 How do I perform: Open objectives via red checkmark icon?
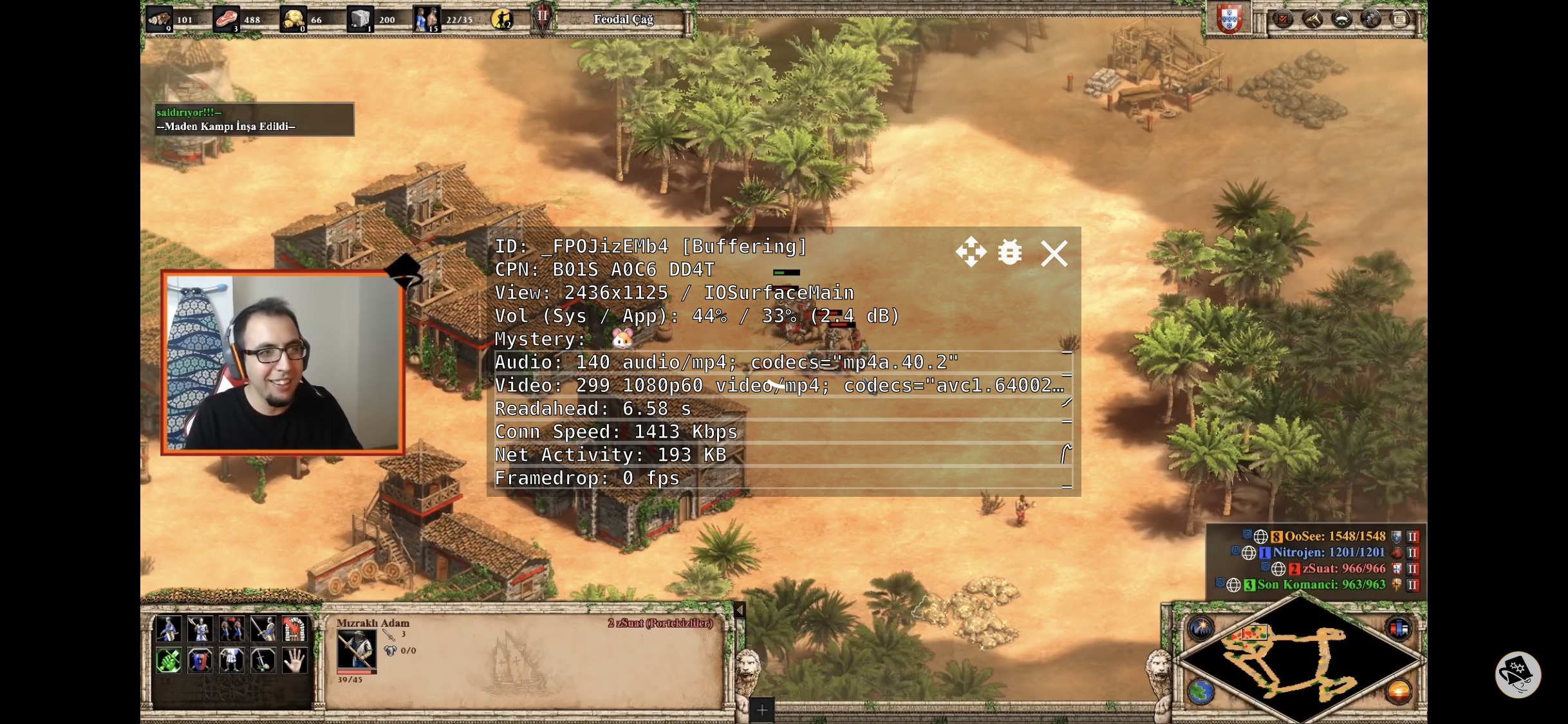(x=1282, y=19)
